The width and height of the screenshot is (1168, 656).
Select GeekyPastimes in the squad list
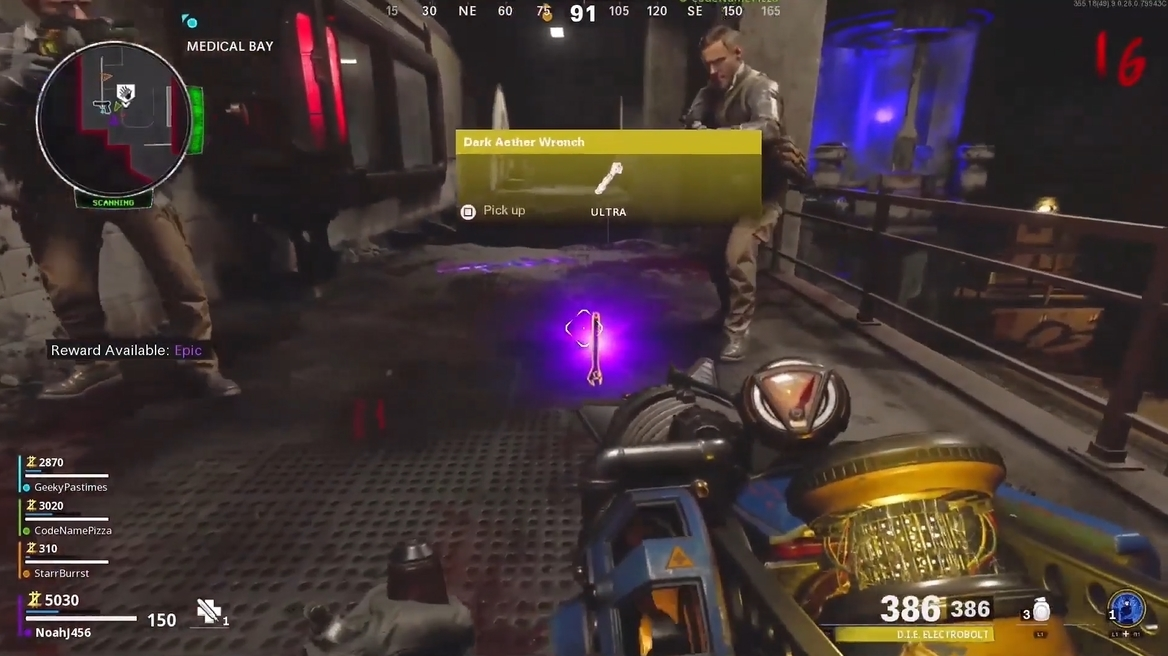70,487
